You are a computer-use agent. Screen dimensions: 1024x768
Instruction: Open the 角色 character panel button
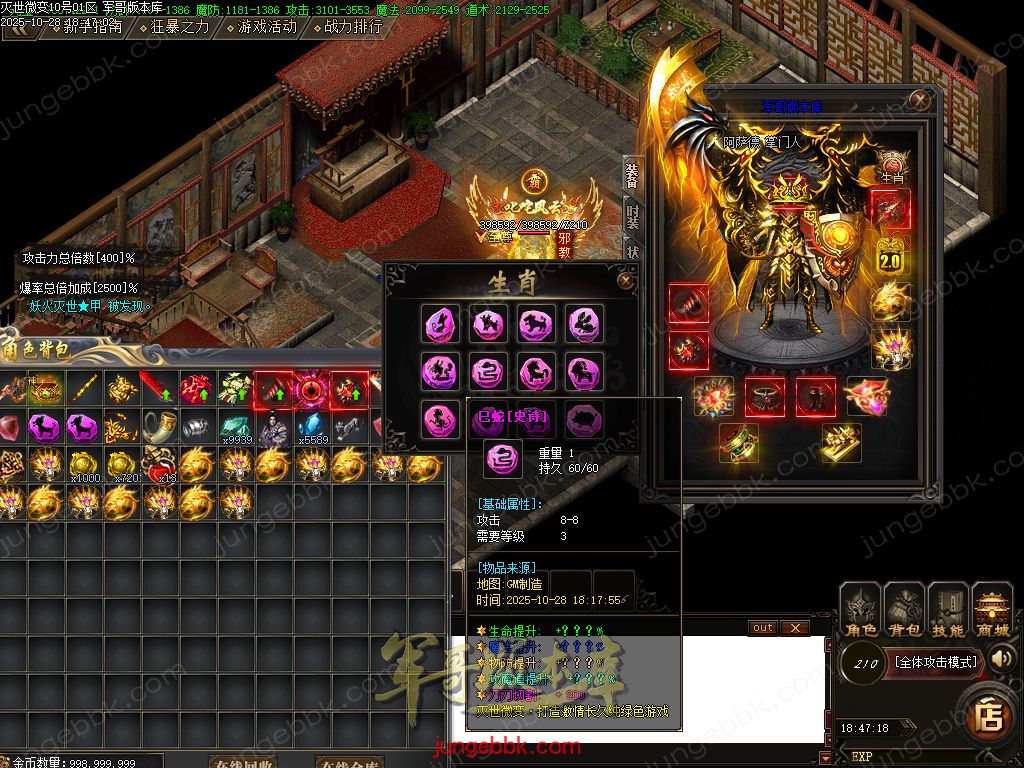pos(861,610)
